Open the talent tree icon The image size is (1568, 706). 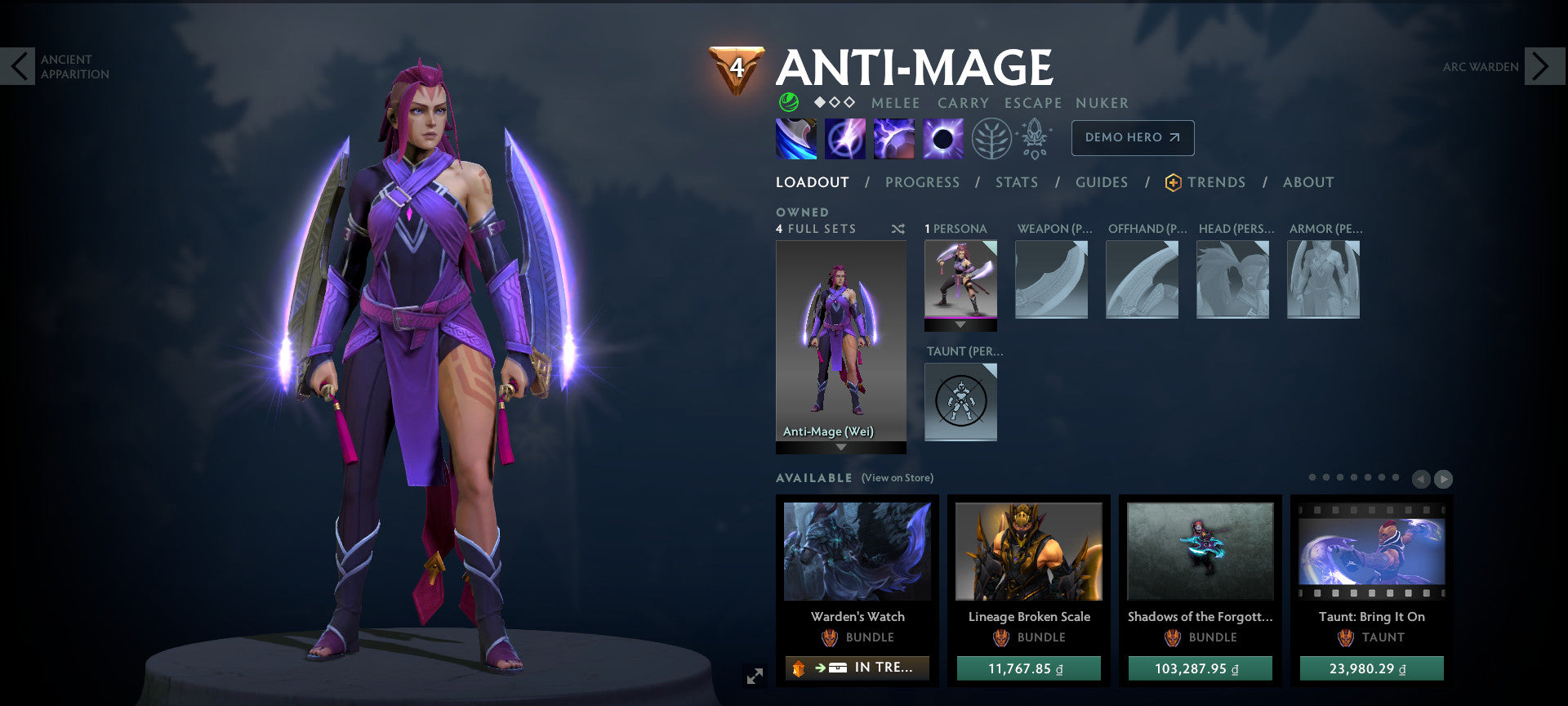(x=990, y=138)
